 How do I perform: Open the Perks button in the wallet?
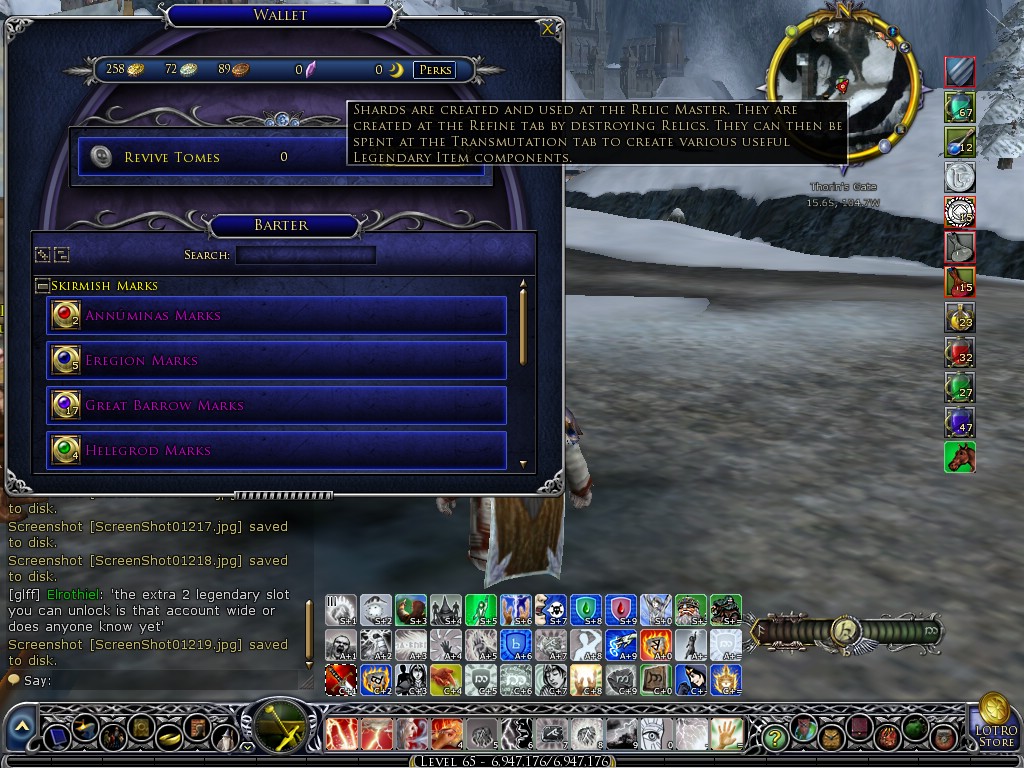pos(435,70)
